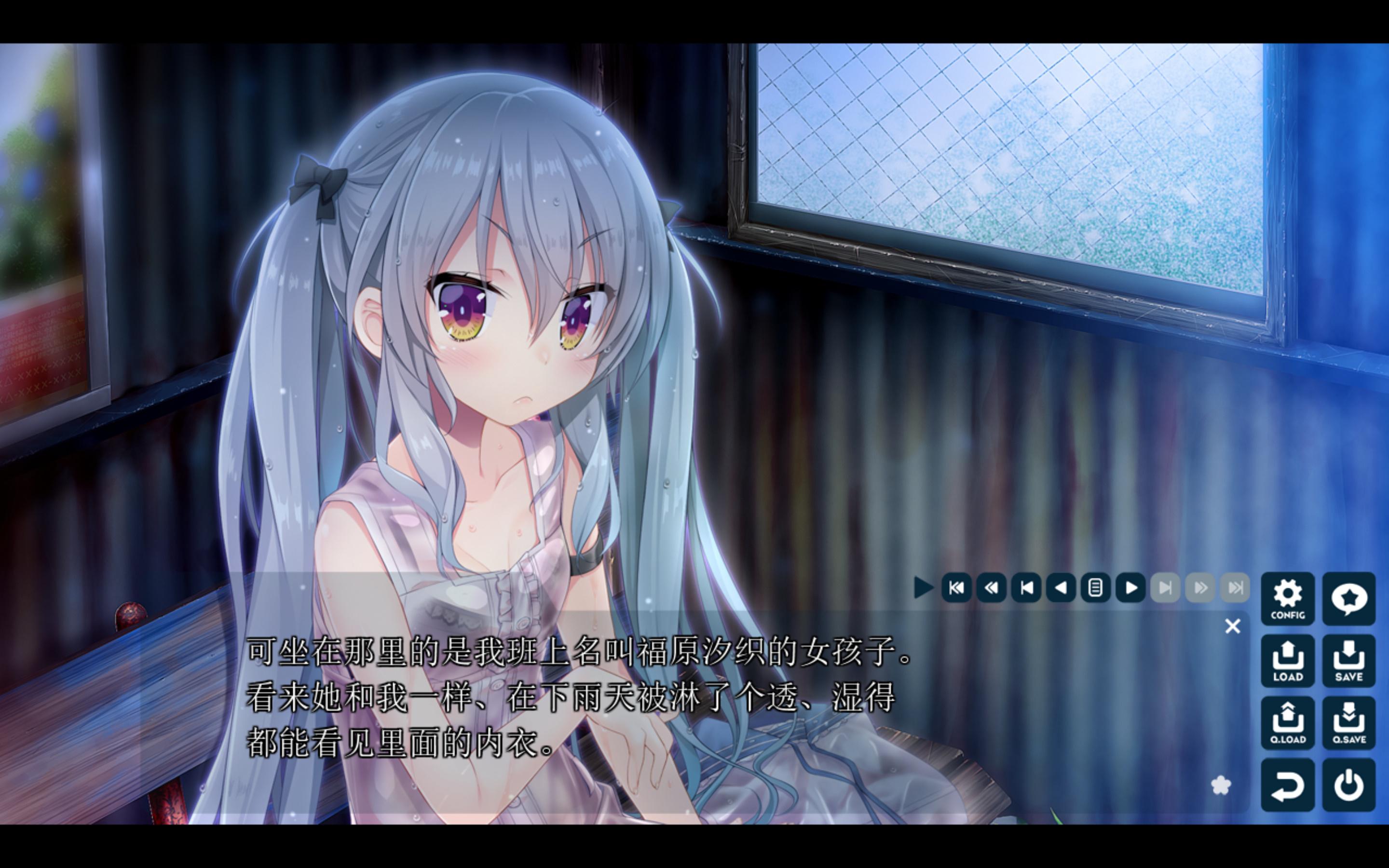Hide the text box with the X
Viewport: 1389px width, 868px height.
1232,626
